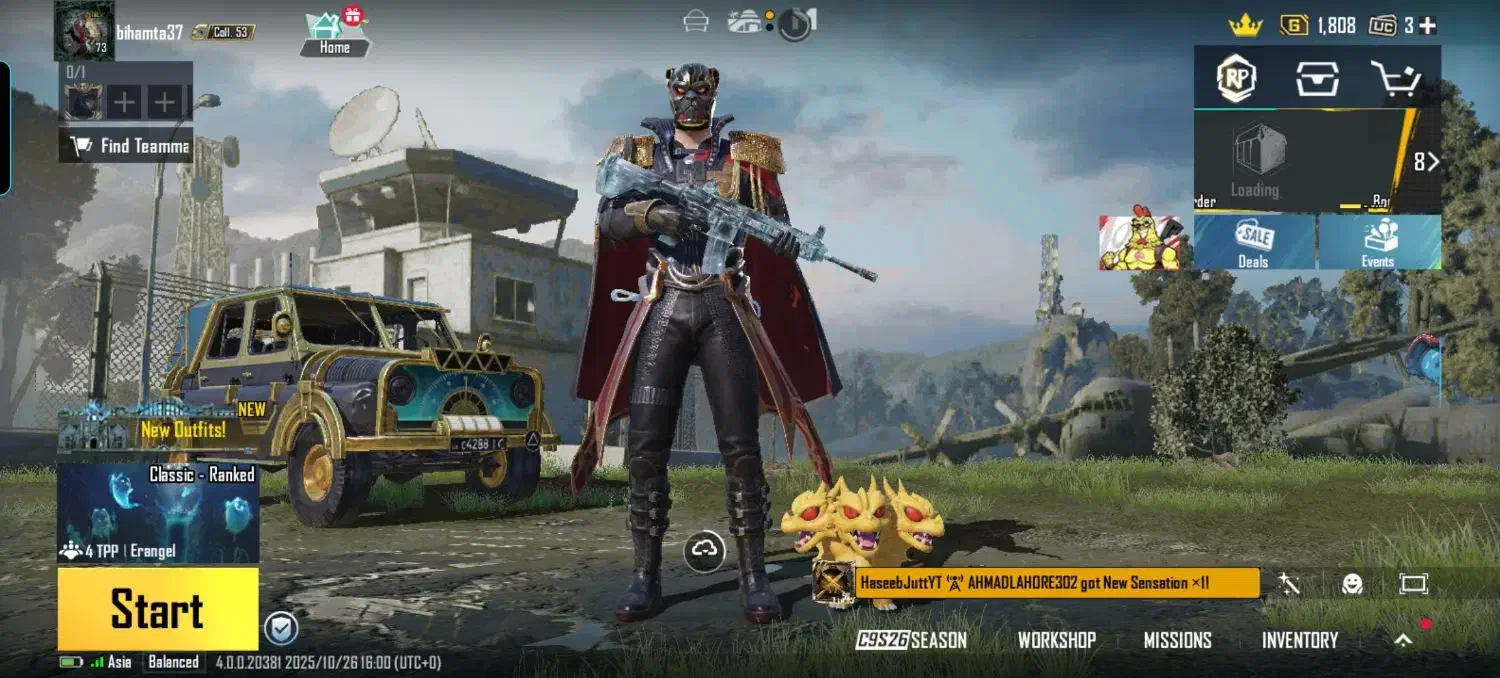Open the Inventory menu

point(1299,640)
